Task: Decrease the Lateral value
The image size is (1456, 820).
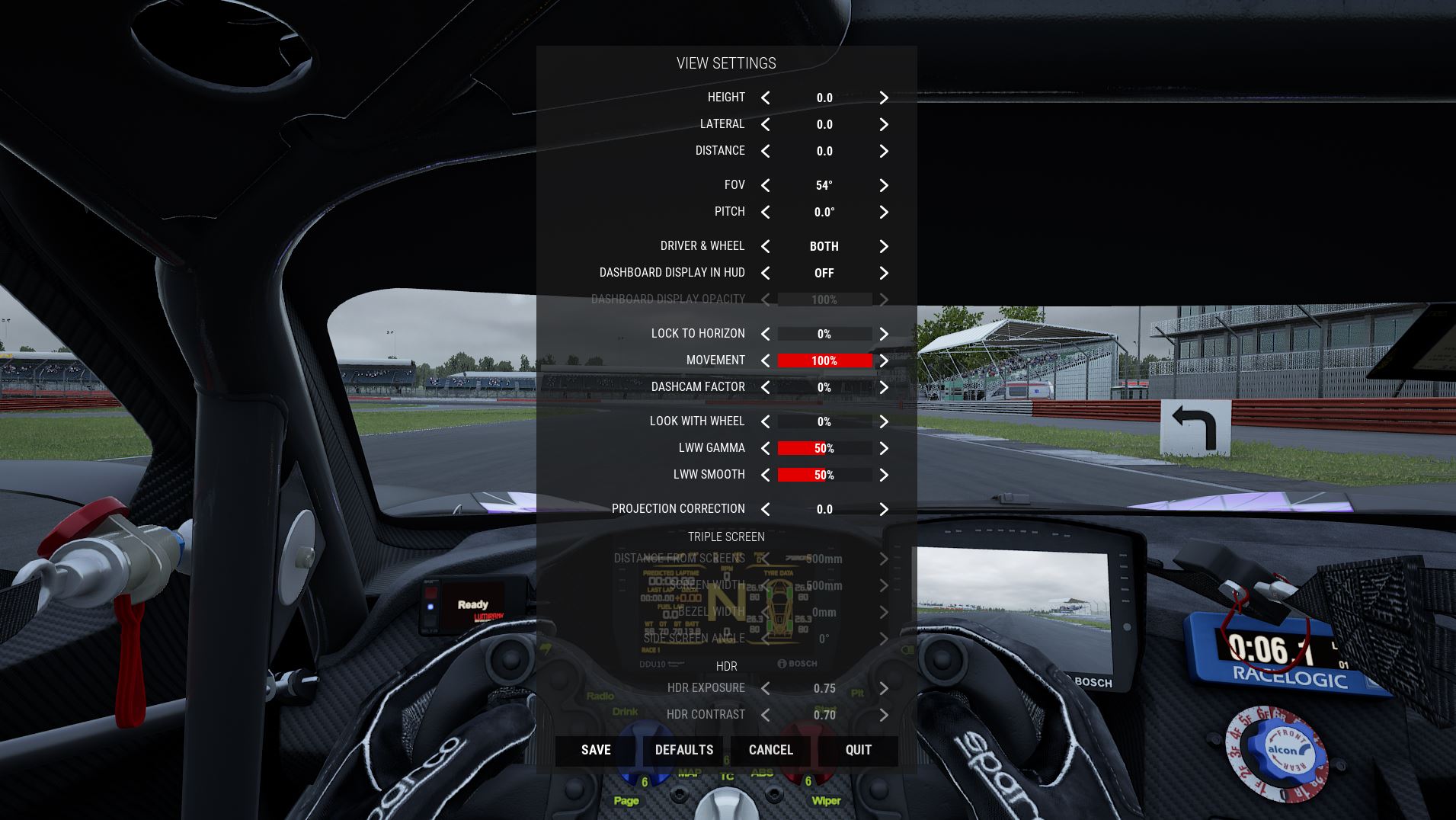Action: tap(766, 124)
